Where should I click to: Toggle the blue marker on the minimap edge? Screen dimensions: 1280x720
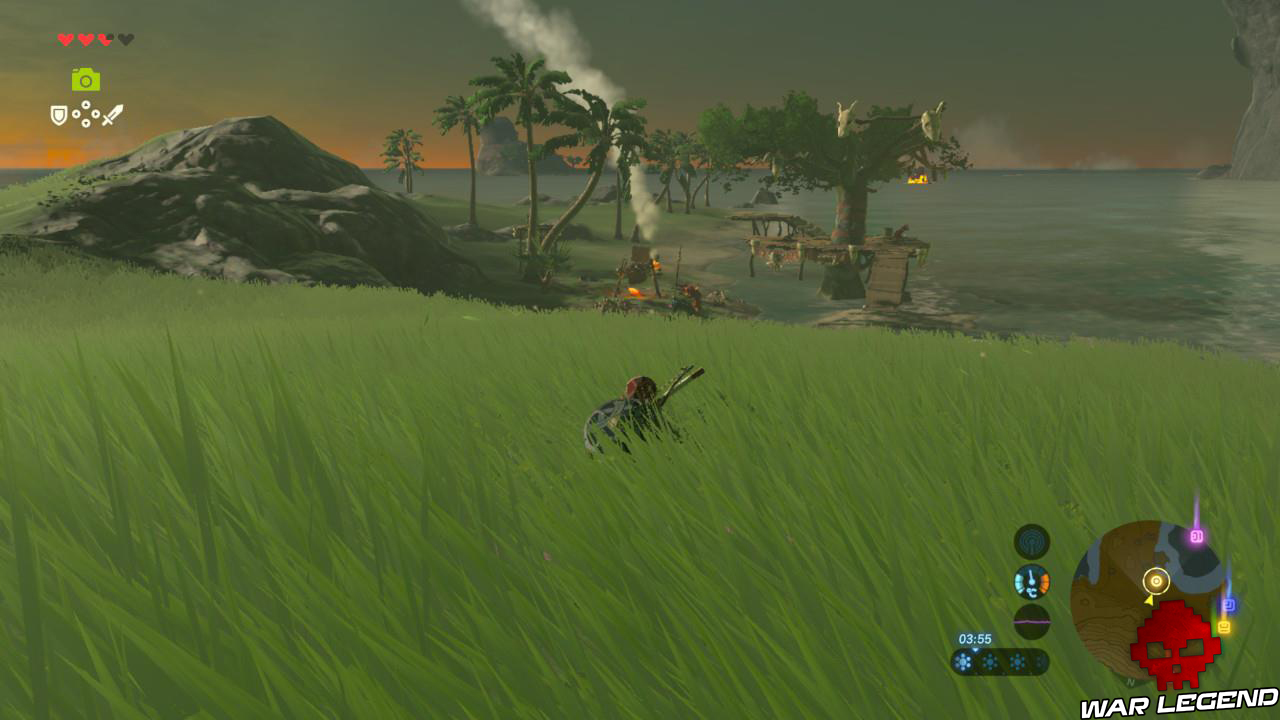tap(1229, 604)
